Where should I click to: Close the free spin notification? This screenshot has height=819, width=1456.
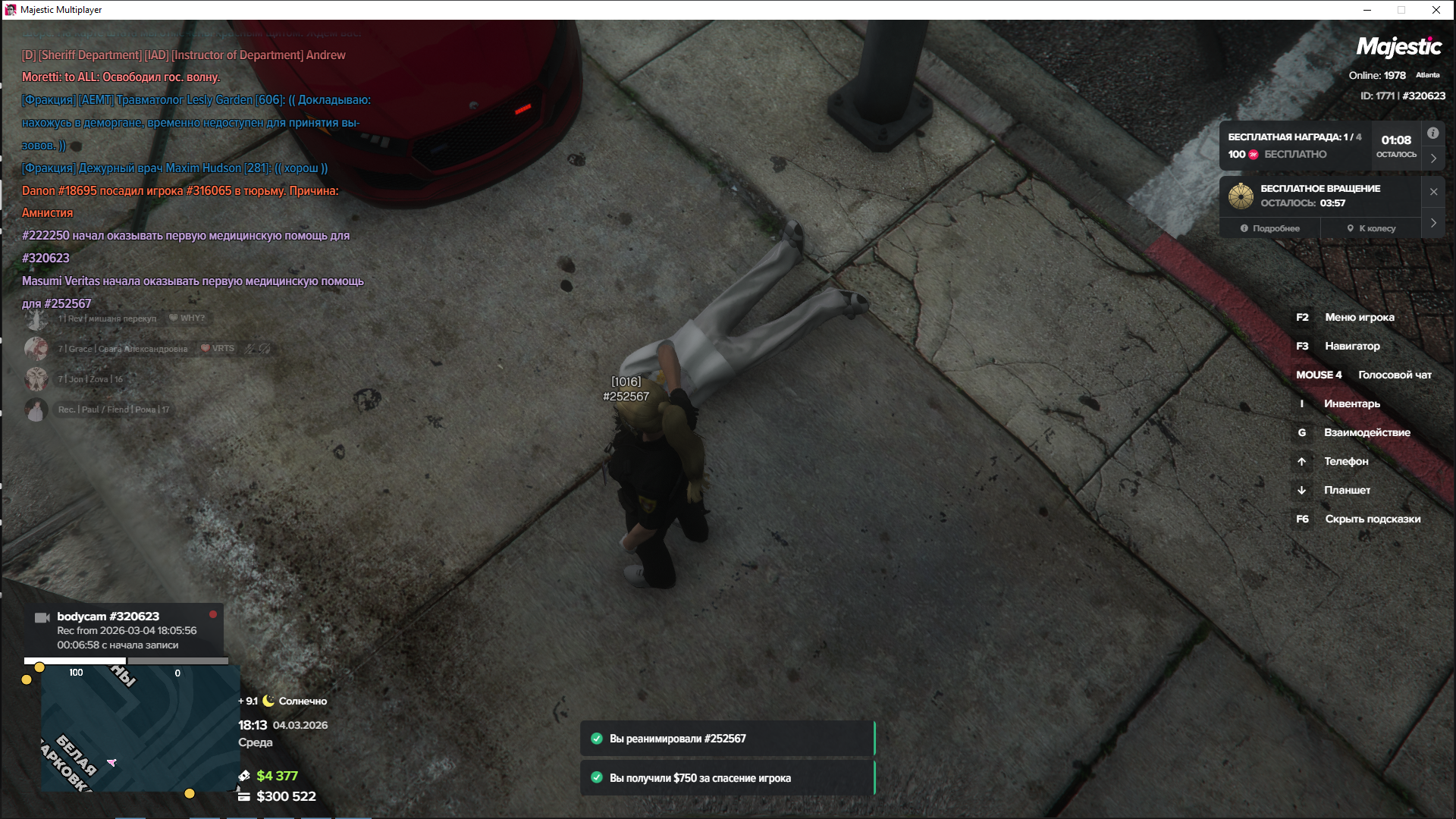click(1433, 192)
